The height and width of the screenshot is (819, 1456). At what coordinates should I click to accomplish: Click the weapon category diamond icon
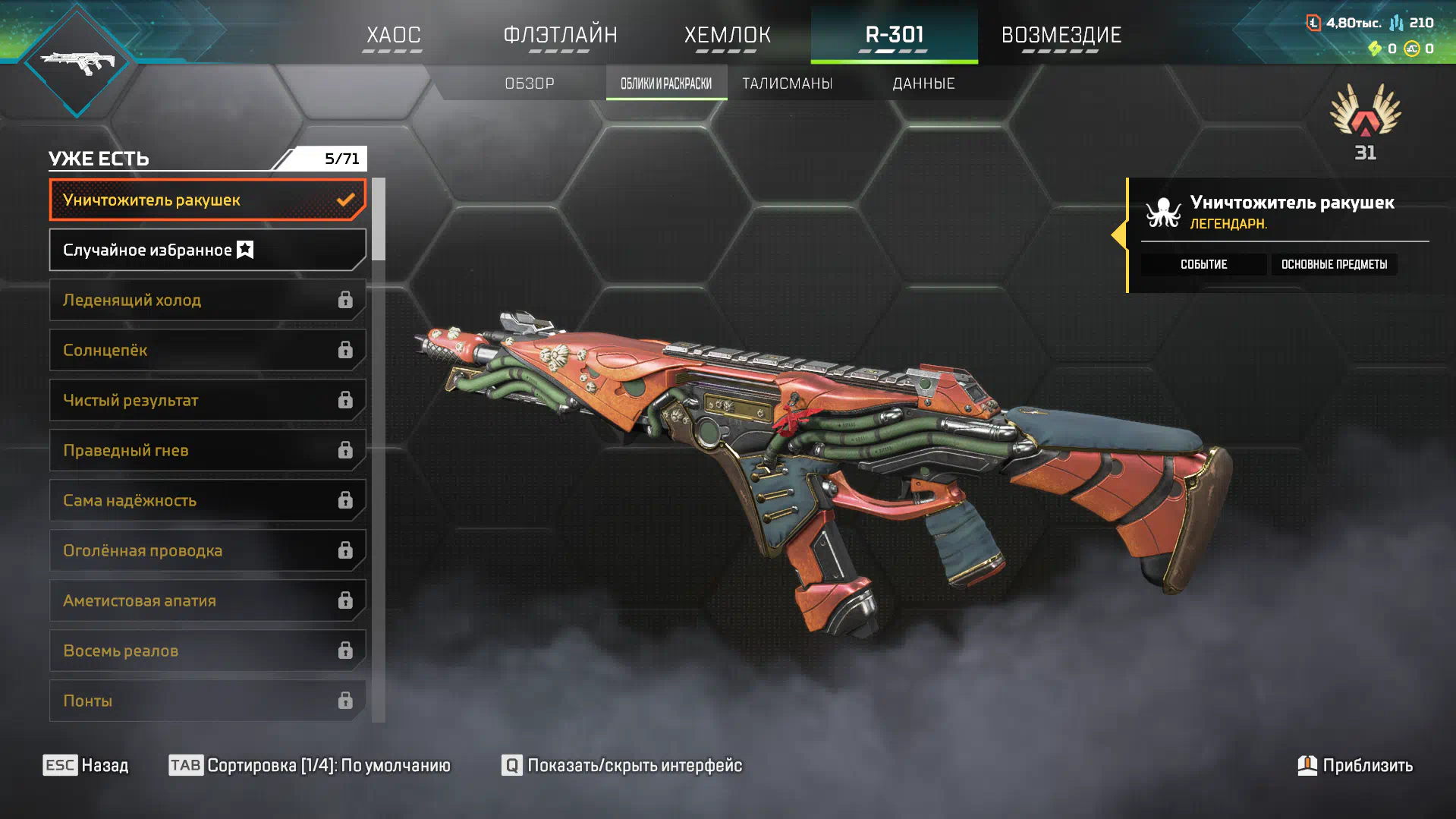point(77,62)
